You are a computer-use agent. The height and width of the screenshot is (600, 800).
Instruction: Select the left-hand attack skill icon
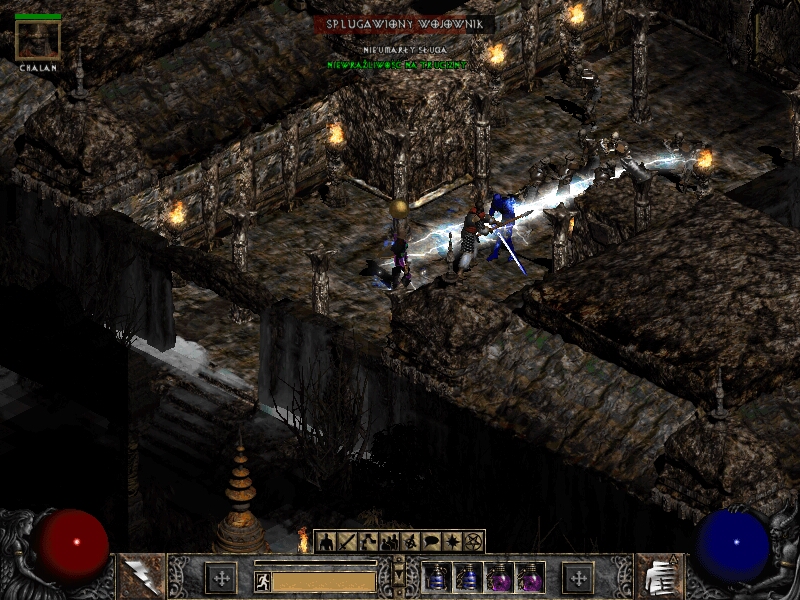tap(140, 577)
